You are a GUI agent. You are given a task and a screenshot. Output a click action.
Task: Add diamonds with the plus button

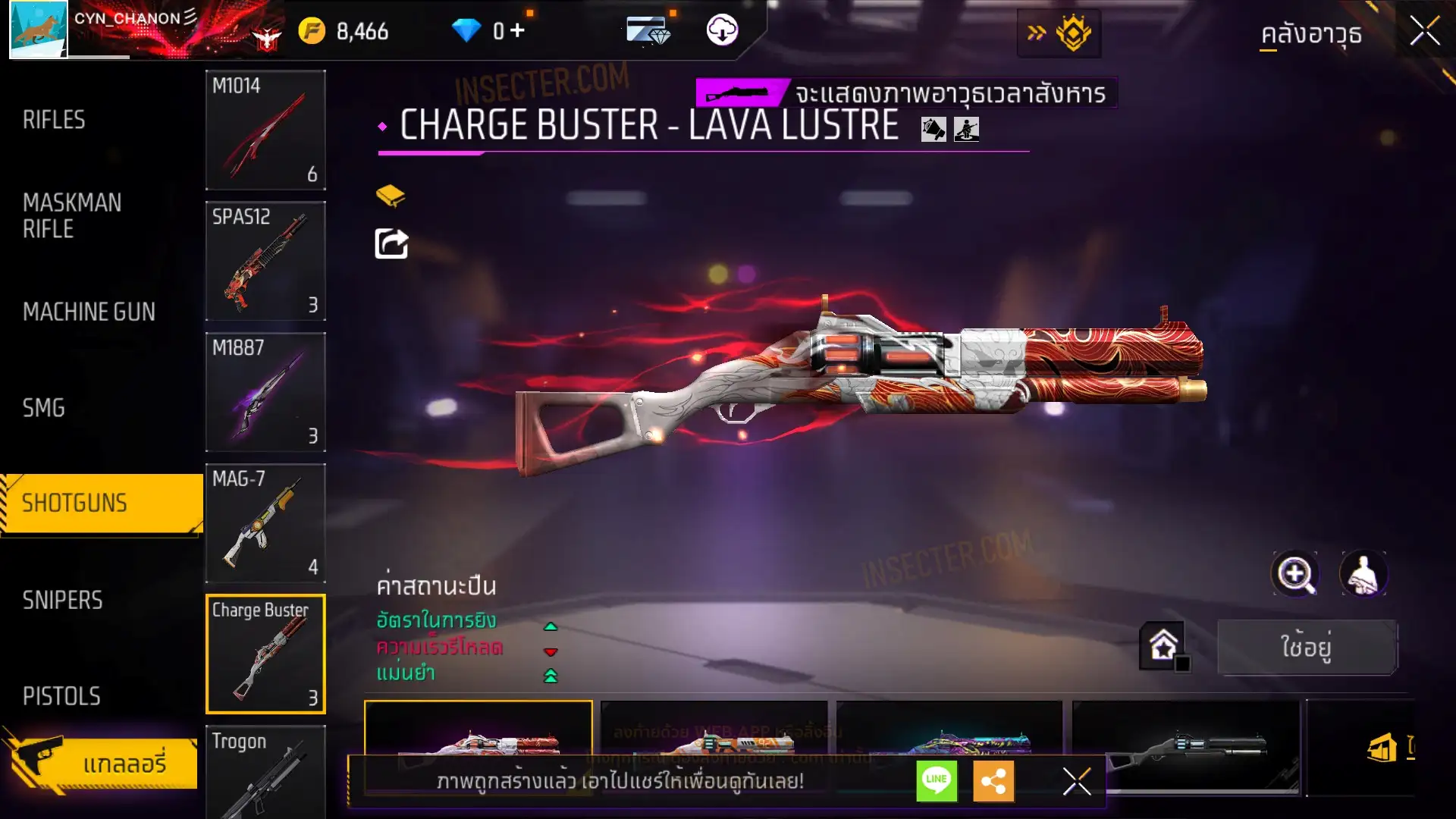point(517,30)
